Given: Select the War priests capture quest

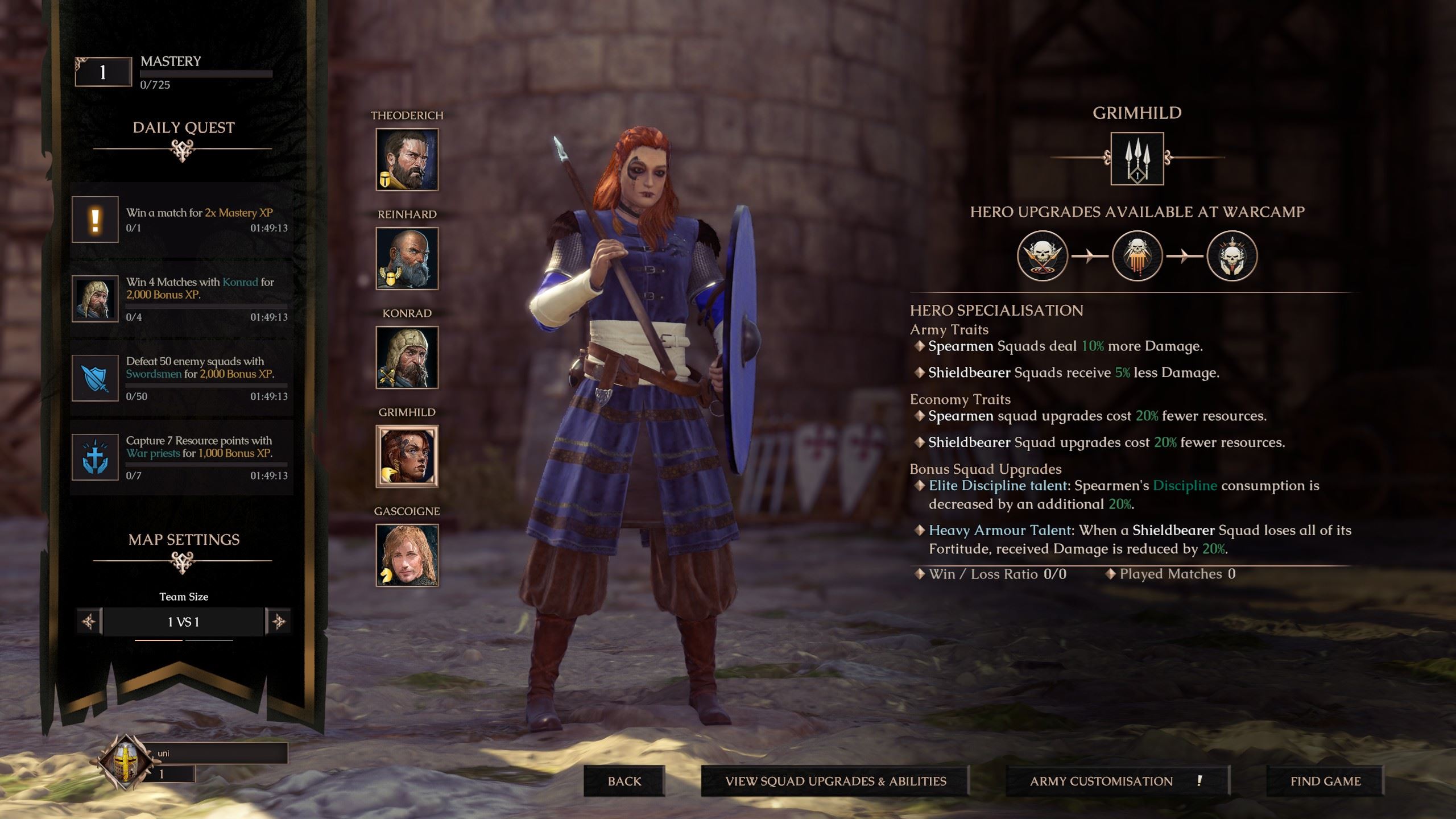Looking at the screenshot, I should tap(182, 457).
